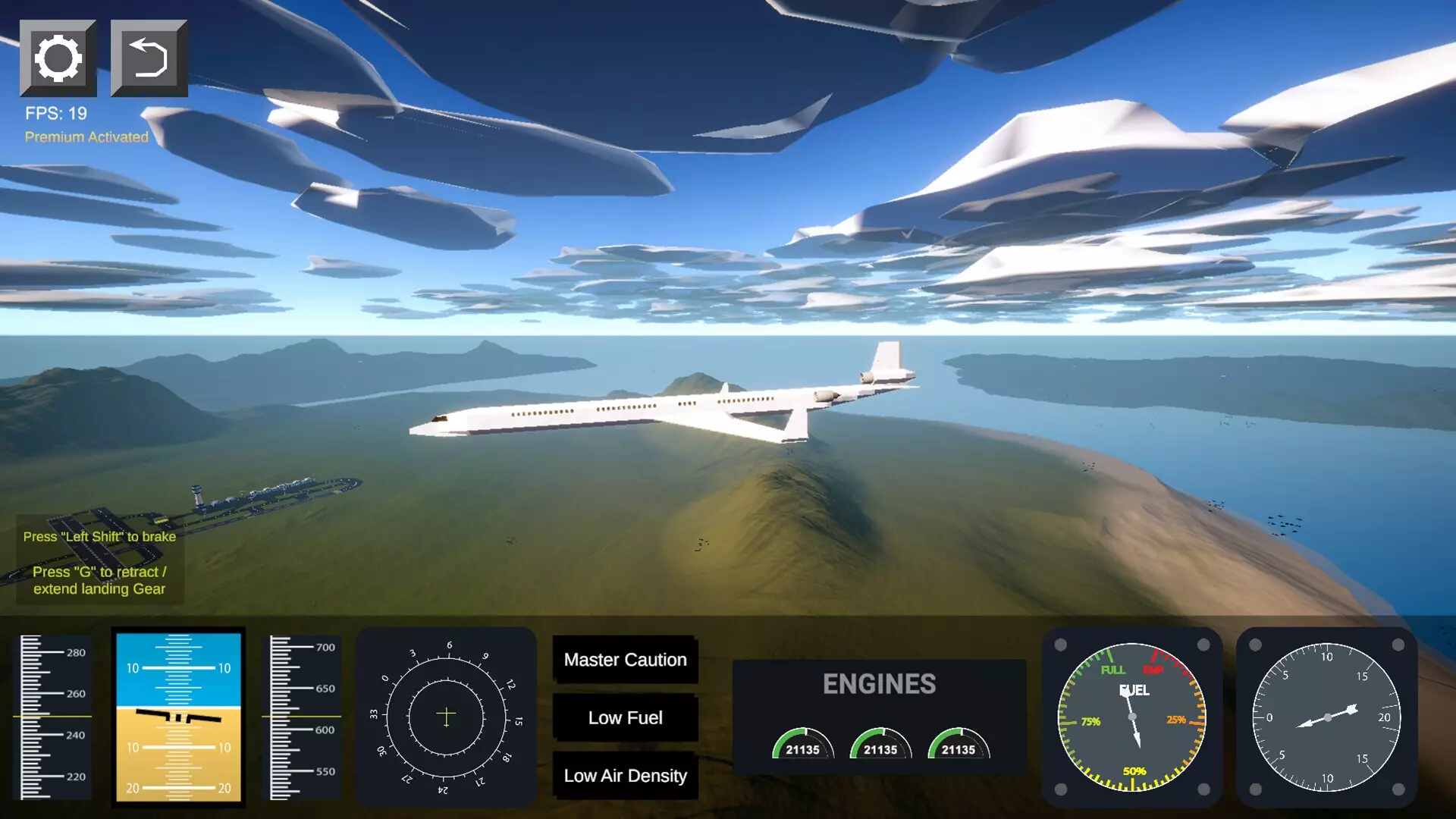Image resolution: width=1456 pixels, height=819 pixels.
Task: Click the Premium Activated label
Action: tap(85, 137)
